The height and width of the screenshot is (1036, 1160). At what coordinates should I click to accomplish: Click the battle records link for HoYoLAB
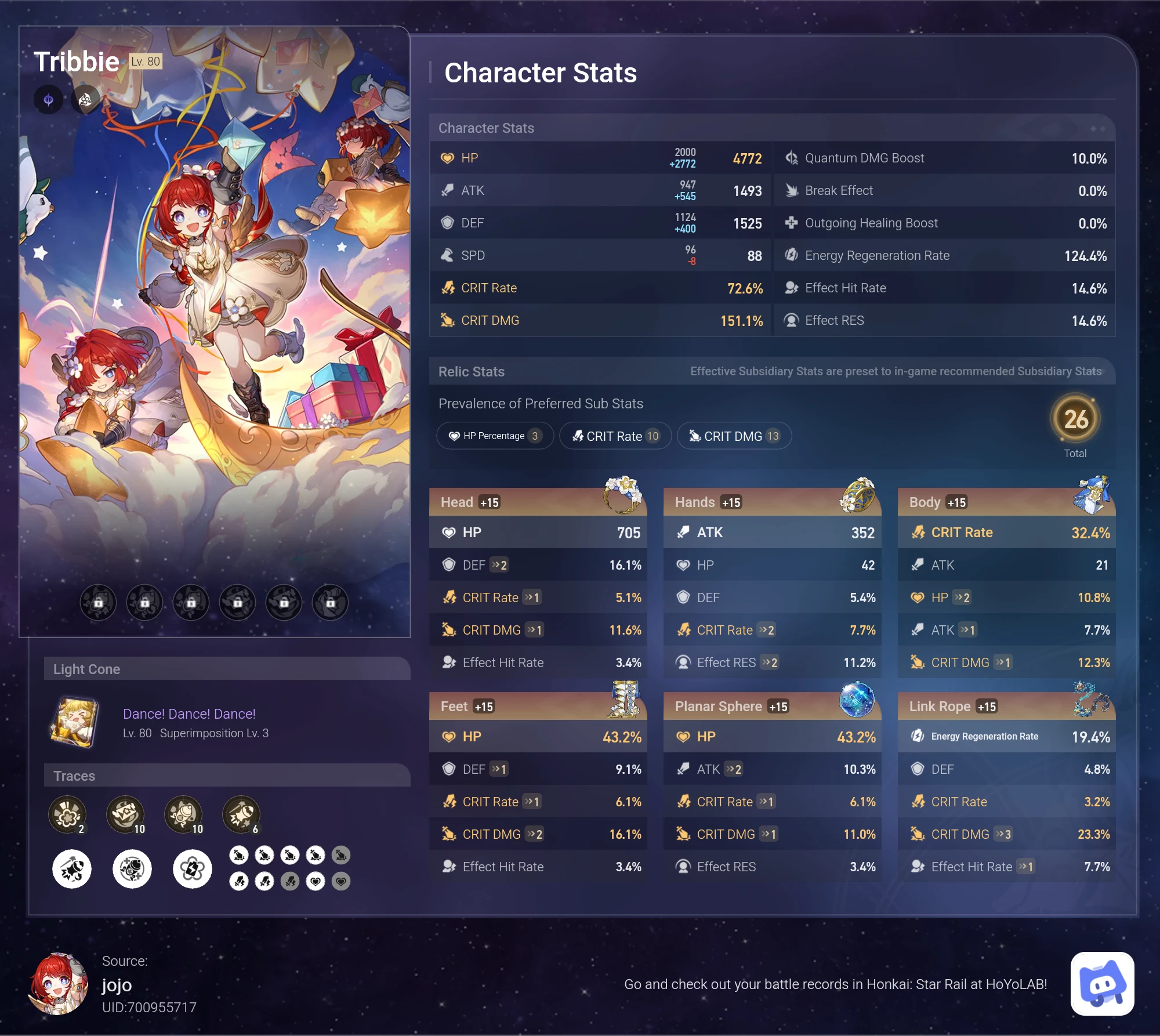[x=835, y=984]
